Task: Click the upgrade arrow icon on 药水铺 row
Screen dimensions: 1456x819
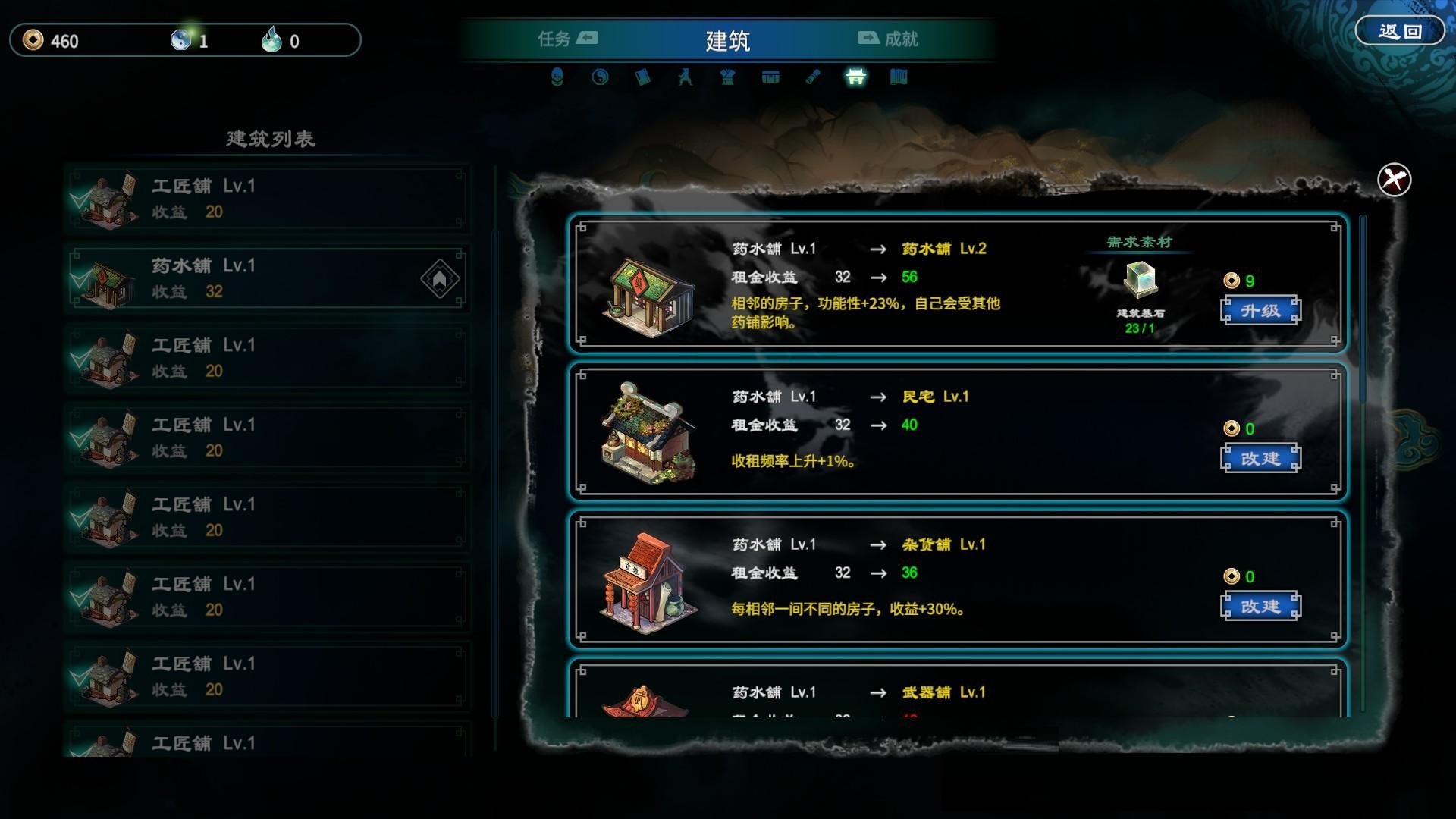Action: (440, 279)
